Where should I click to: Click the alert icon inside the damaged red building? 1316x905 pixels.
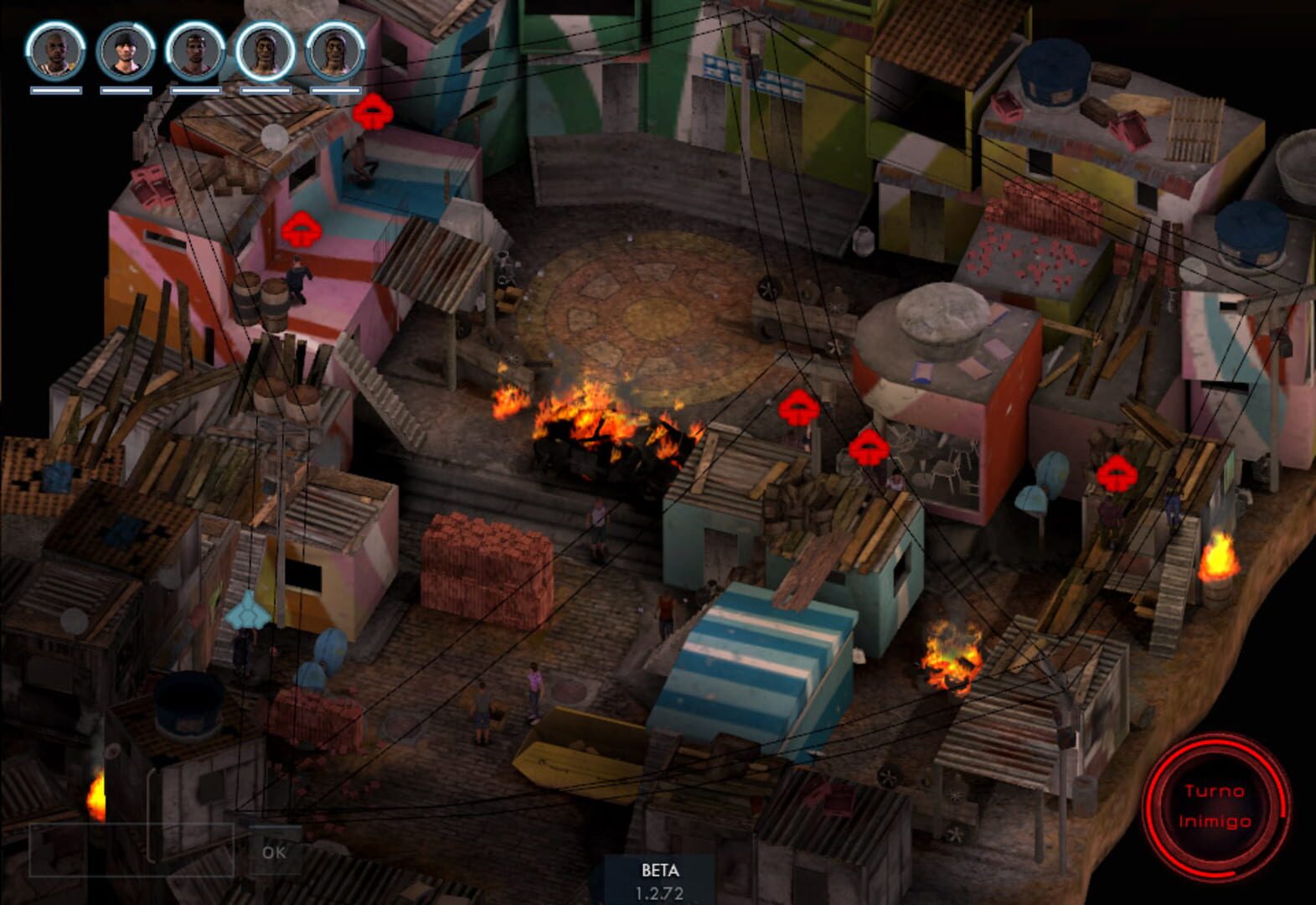[868, 447]
